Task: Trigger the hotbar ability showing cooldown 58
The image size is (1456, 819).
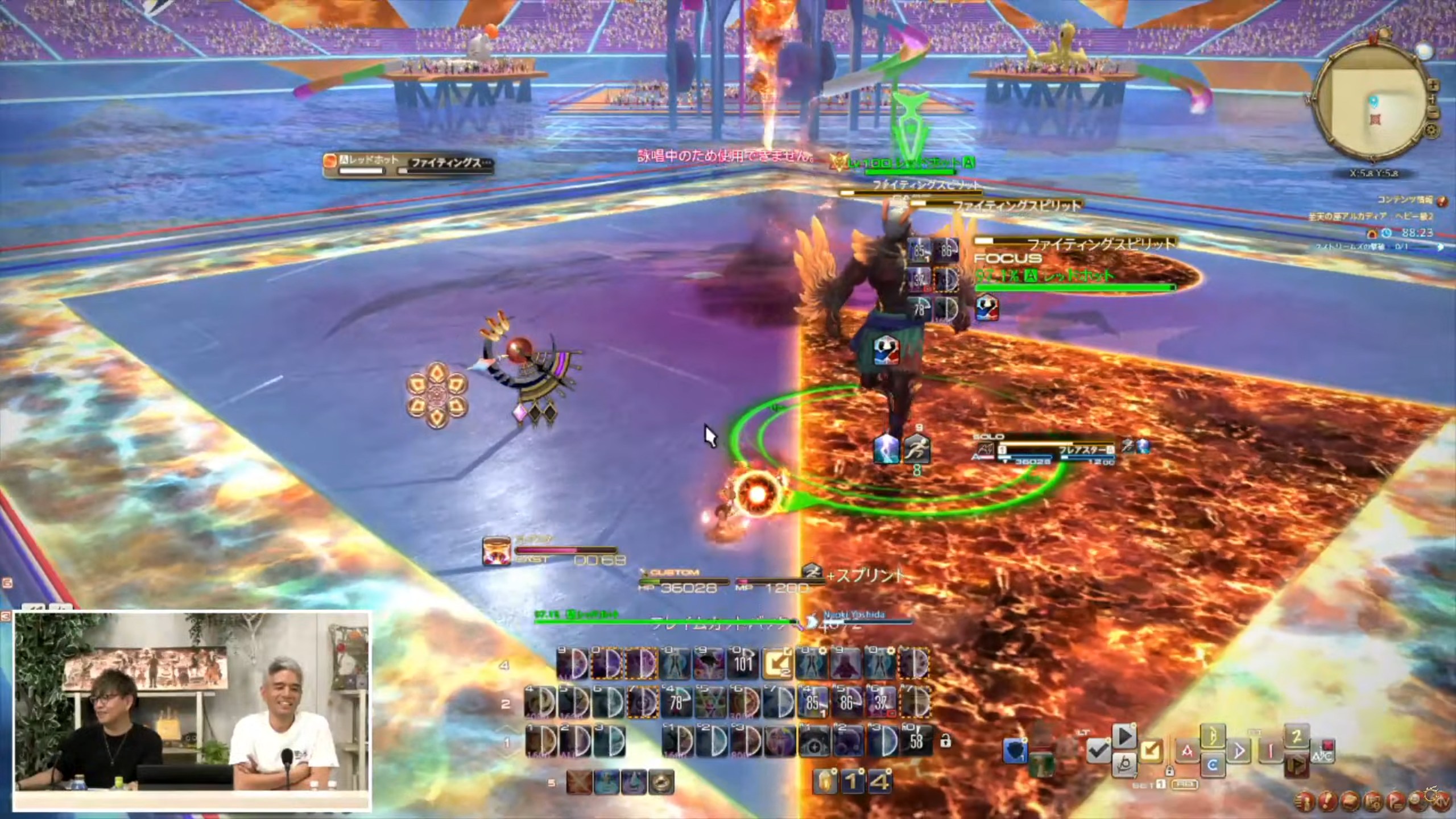Action: click(x=916, y=741)
